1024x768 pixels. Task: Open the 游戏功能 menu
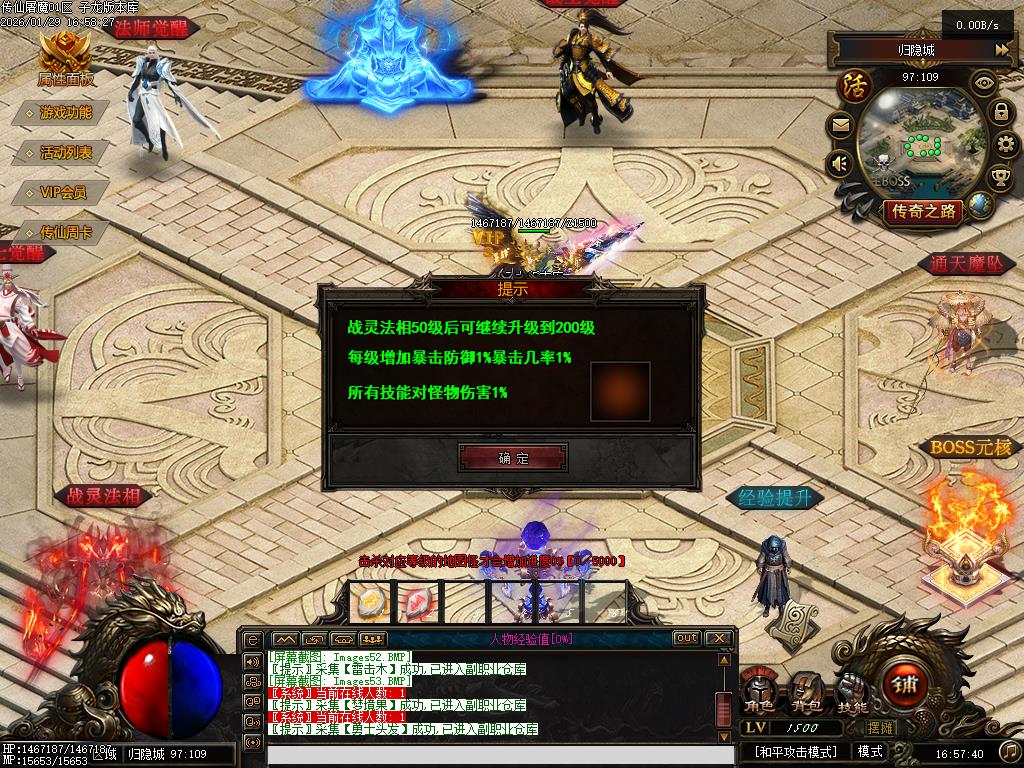(66, 113)
